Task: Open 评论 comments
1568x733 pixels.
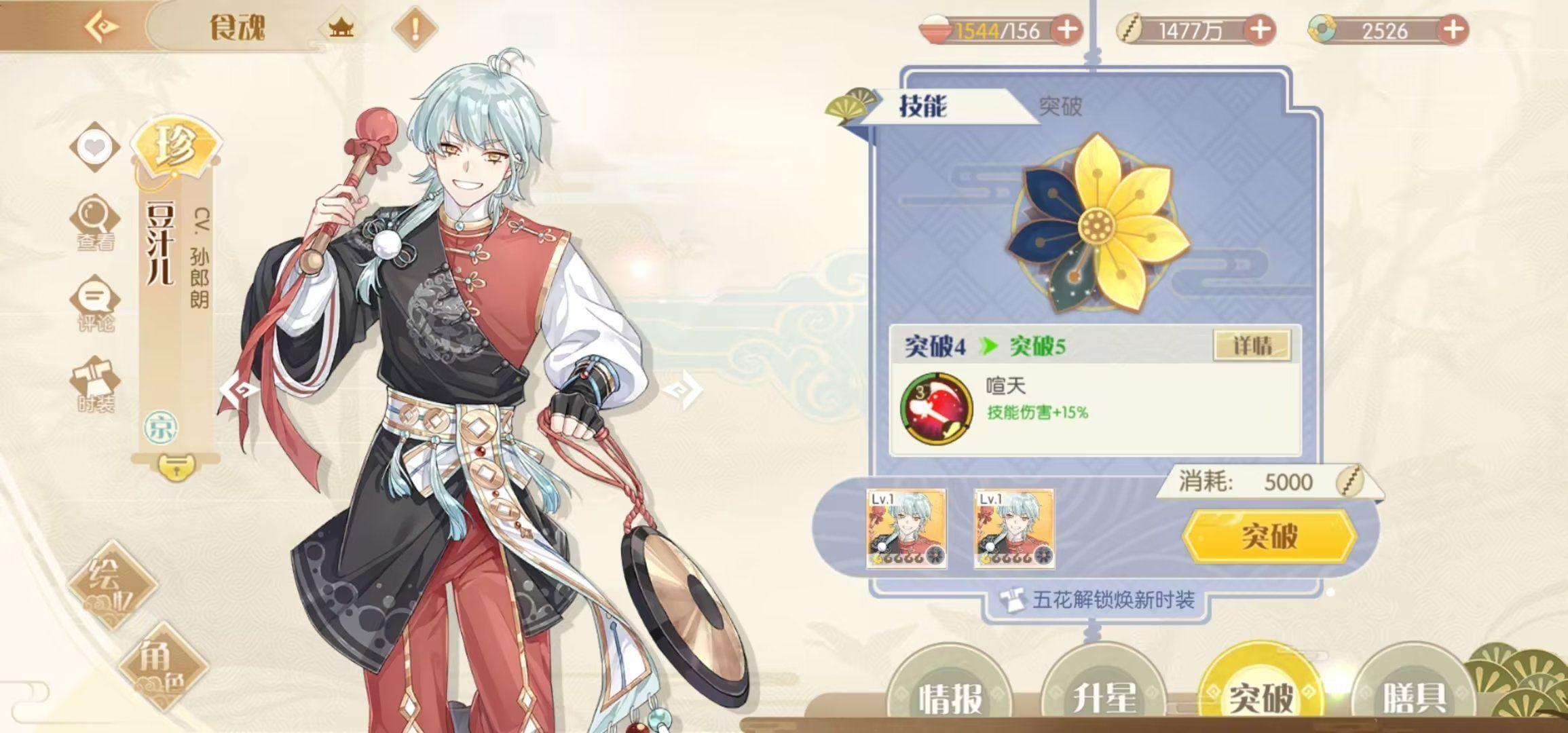Action: [x=94, y=305]
